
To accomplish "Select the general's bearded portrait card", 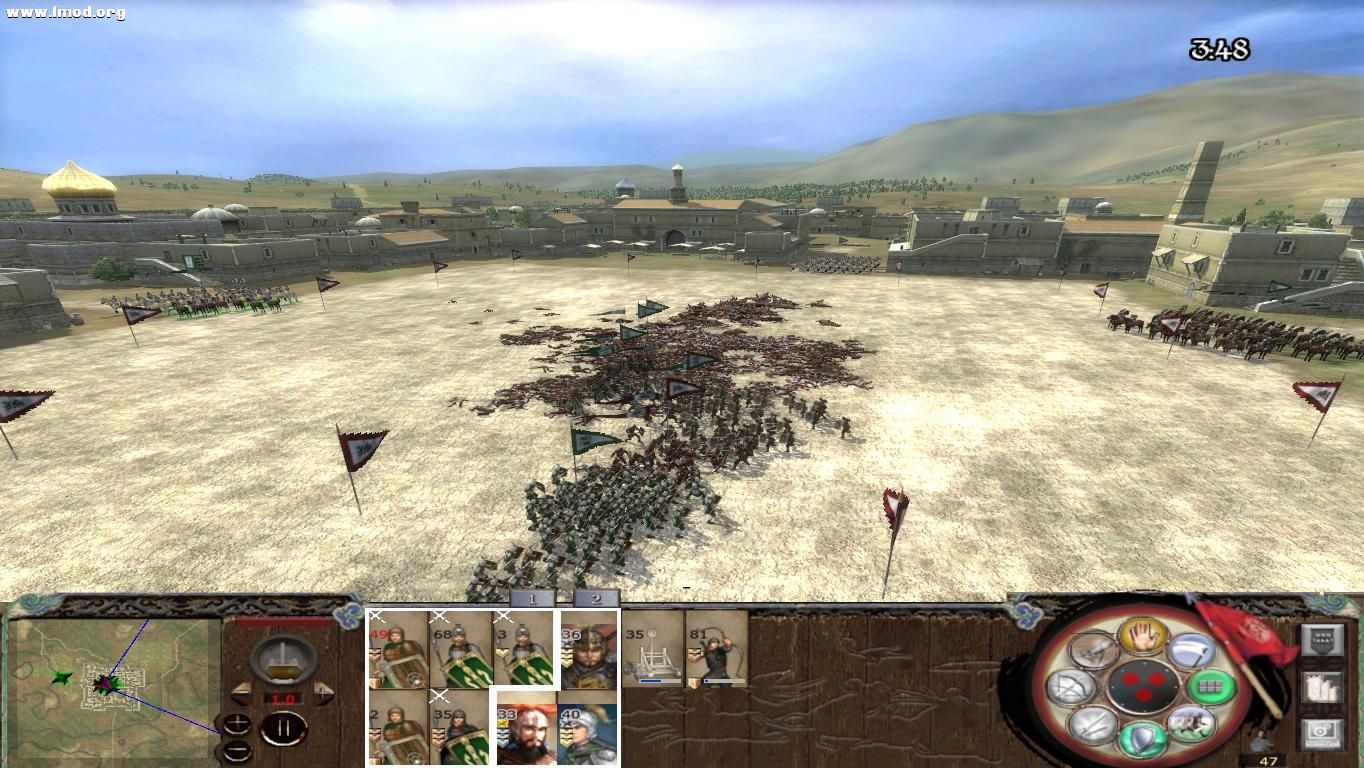I will 525,731.
